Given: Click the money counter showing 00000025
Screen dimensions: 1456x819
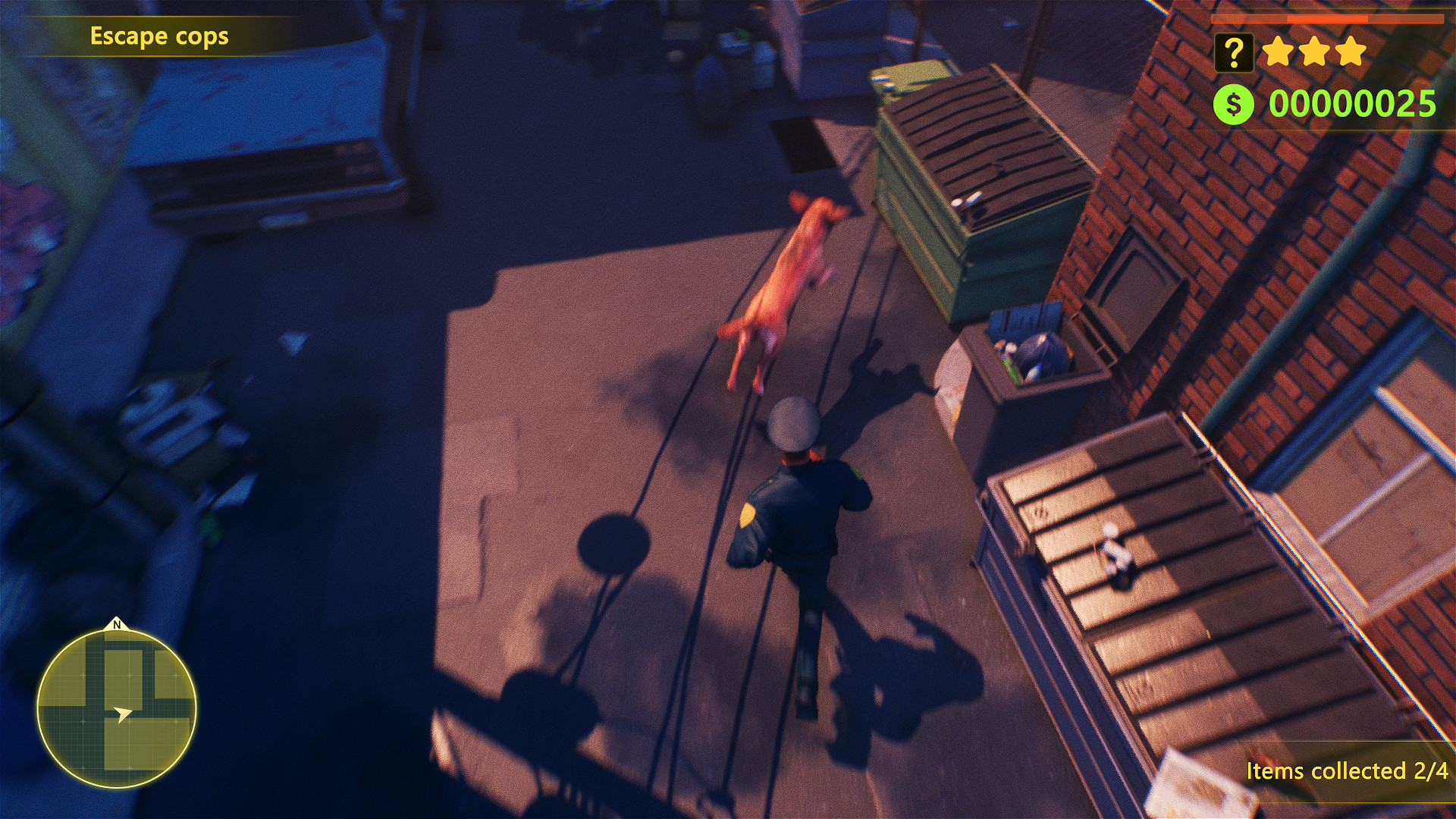Looking at the screenshot, I should click(1354, 102).
